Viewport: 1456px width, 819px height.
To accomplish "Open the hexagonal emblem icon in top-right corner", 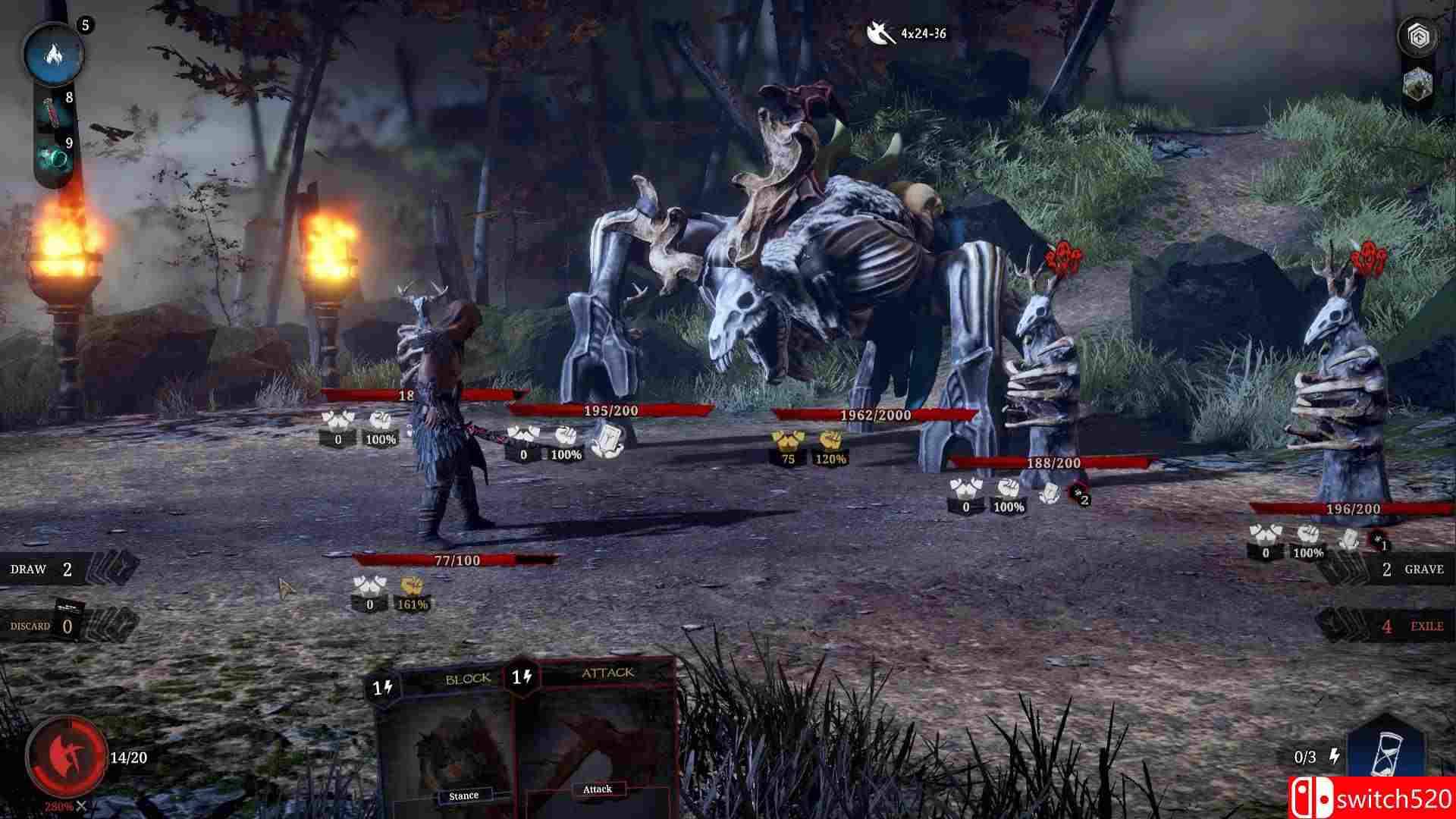I will 1420,34.
